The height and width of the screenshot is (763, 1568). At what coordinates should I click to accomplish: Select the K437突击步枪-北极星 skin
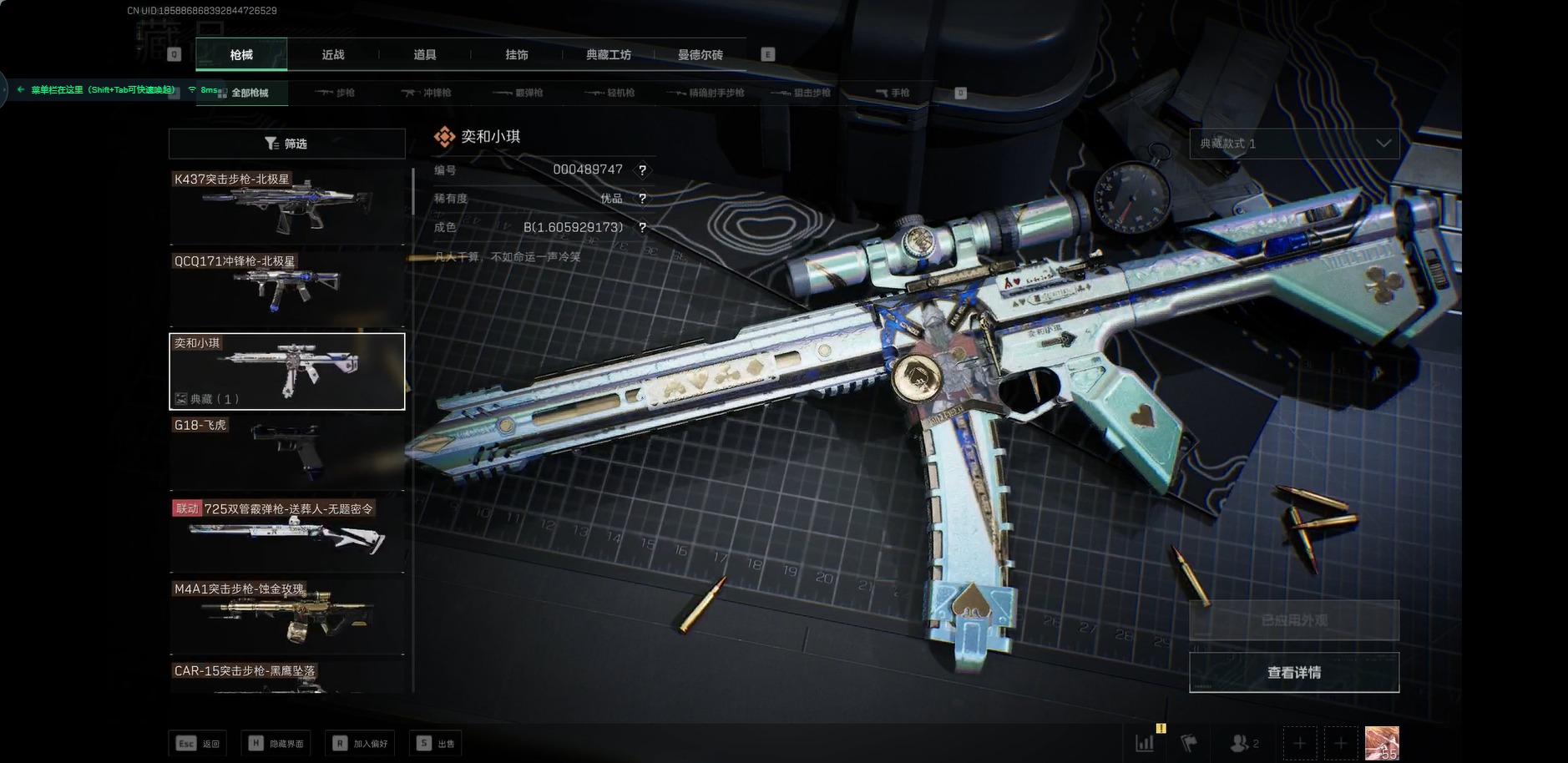[286, 207]
